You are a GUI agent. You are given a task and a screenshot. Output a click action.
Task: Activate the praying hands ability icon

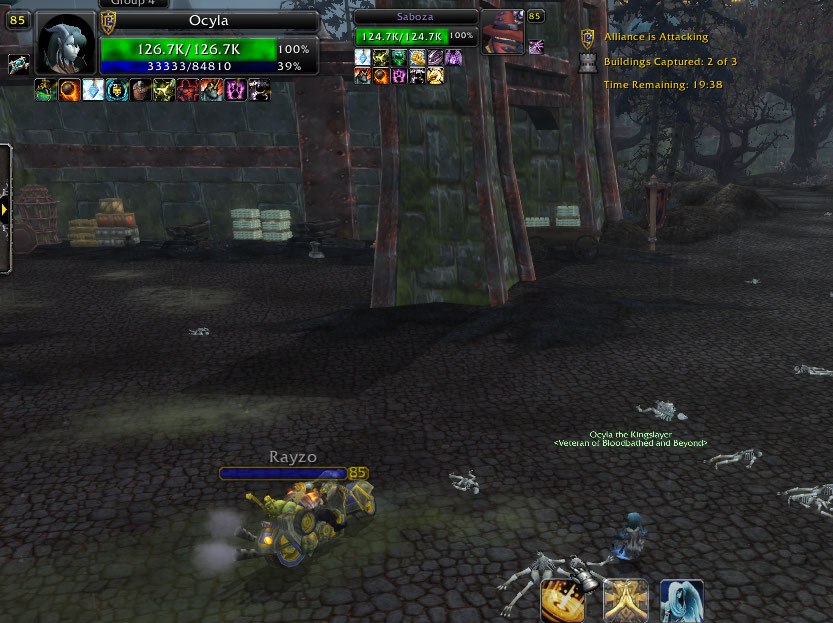[x=625, y=600]
